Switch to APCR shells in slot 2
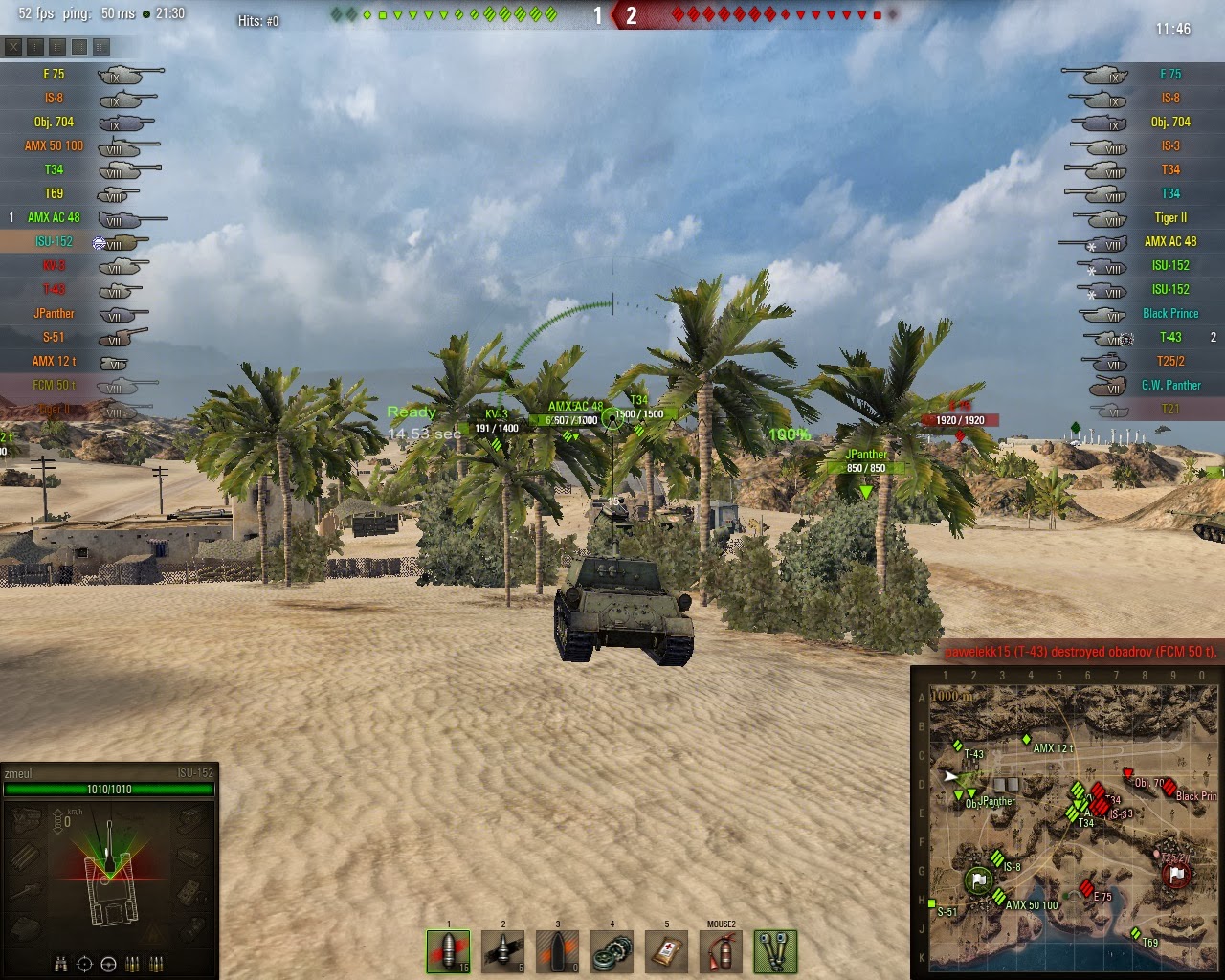This screenshot has width=1225, height=980. pos(501,951)
